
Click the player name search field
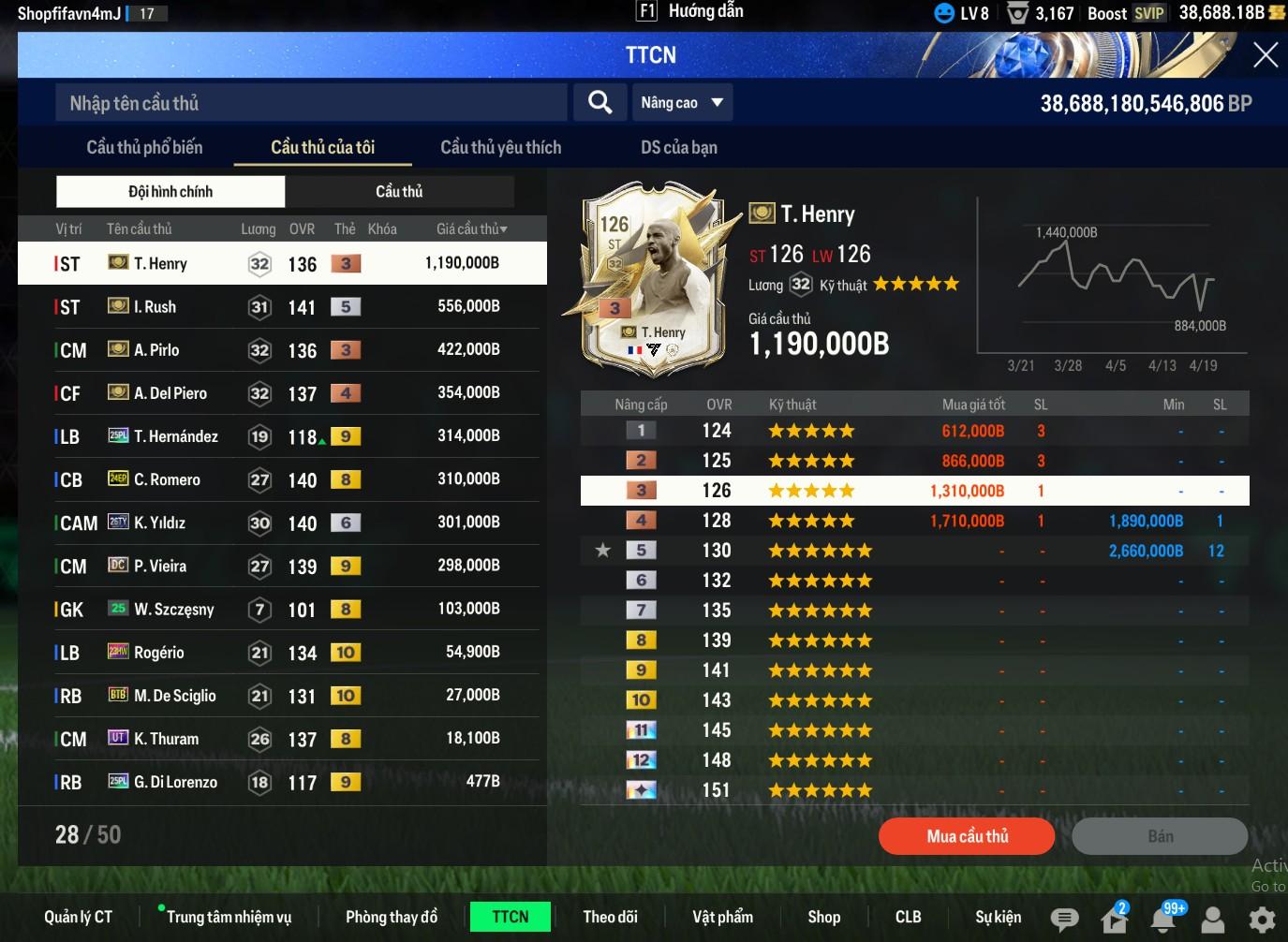coord(311,103)
